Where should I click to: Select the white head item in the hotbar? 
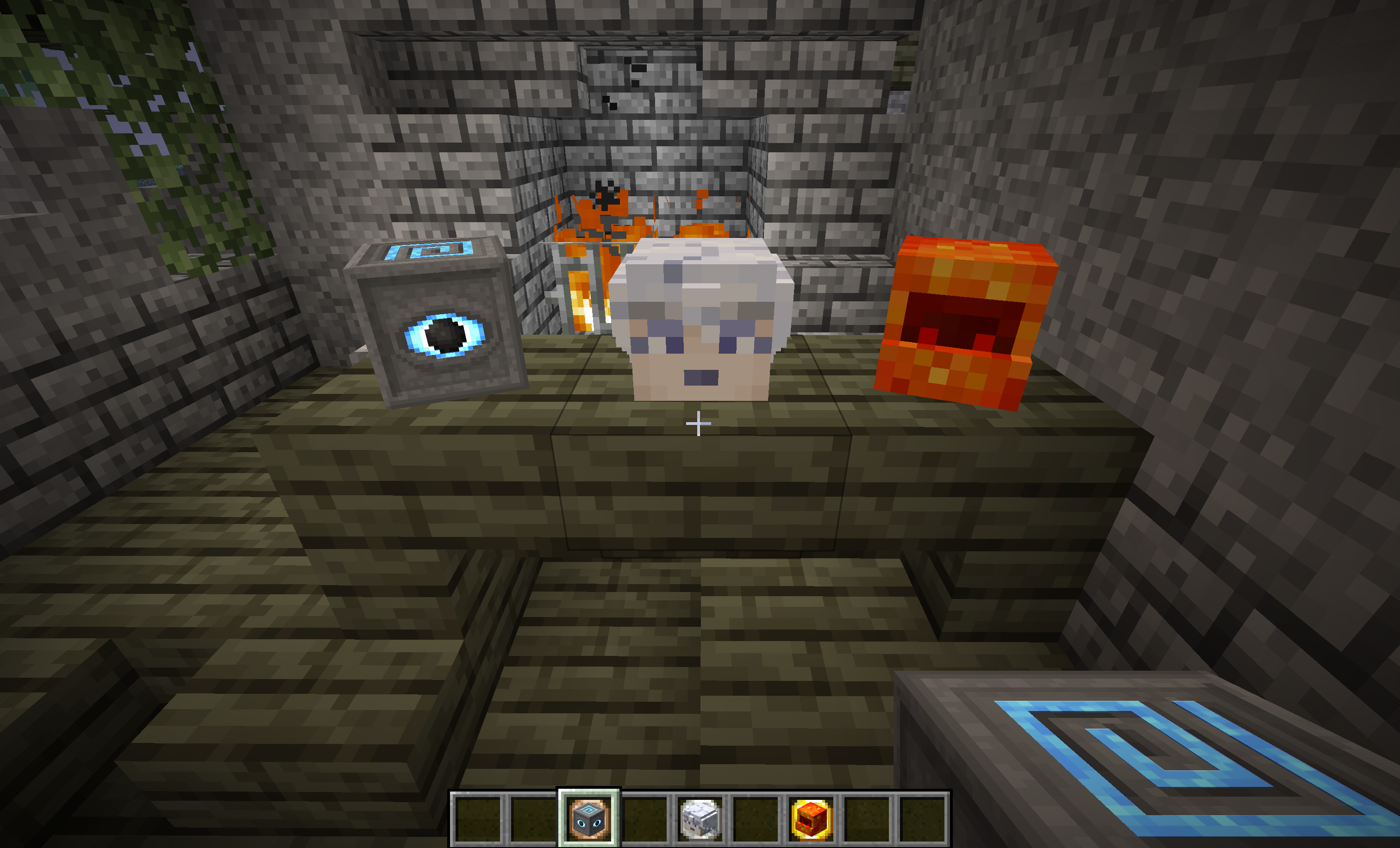(700, 818)
